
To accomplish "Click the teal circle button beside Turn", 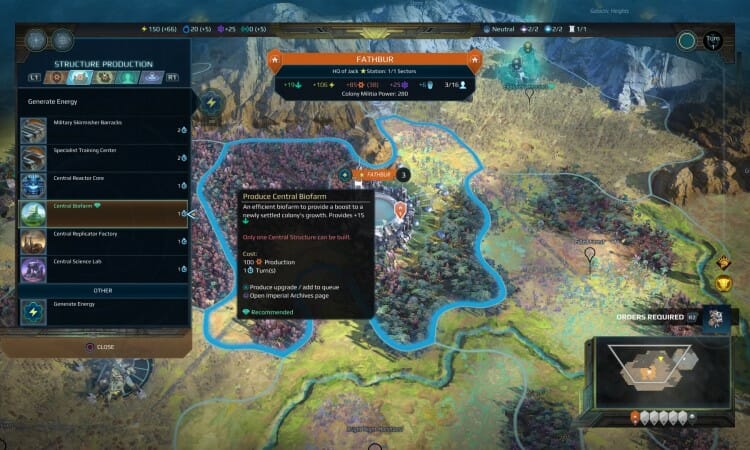I will [x=686, y=41].
